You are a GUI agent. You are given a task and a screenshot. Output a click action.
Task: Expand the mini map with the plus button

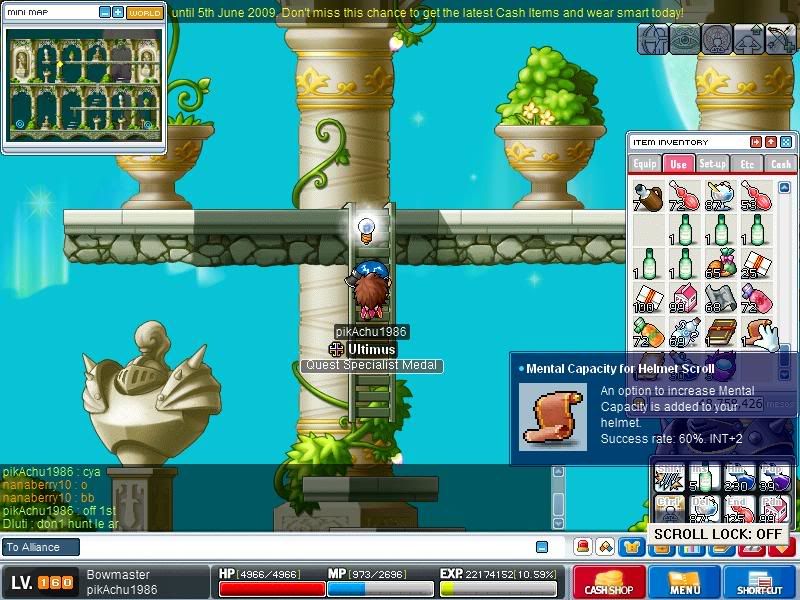click(118, 13)
